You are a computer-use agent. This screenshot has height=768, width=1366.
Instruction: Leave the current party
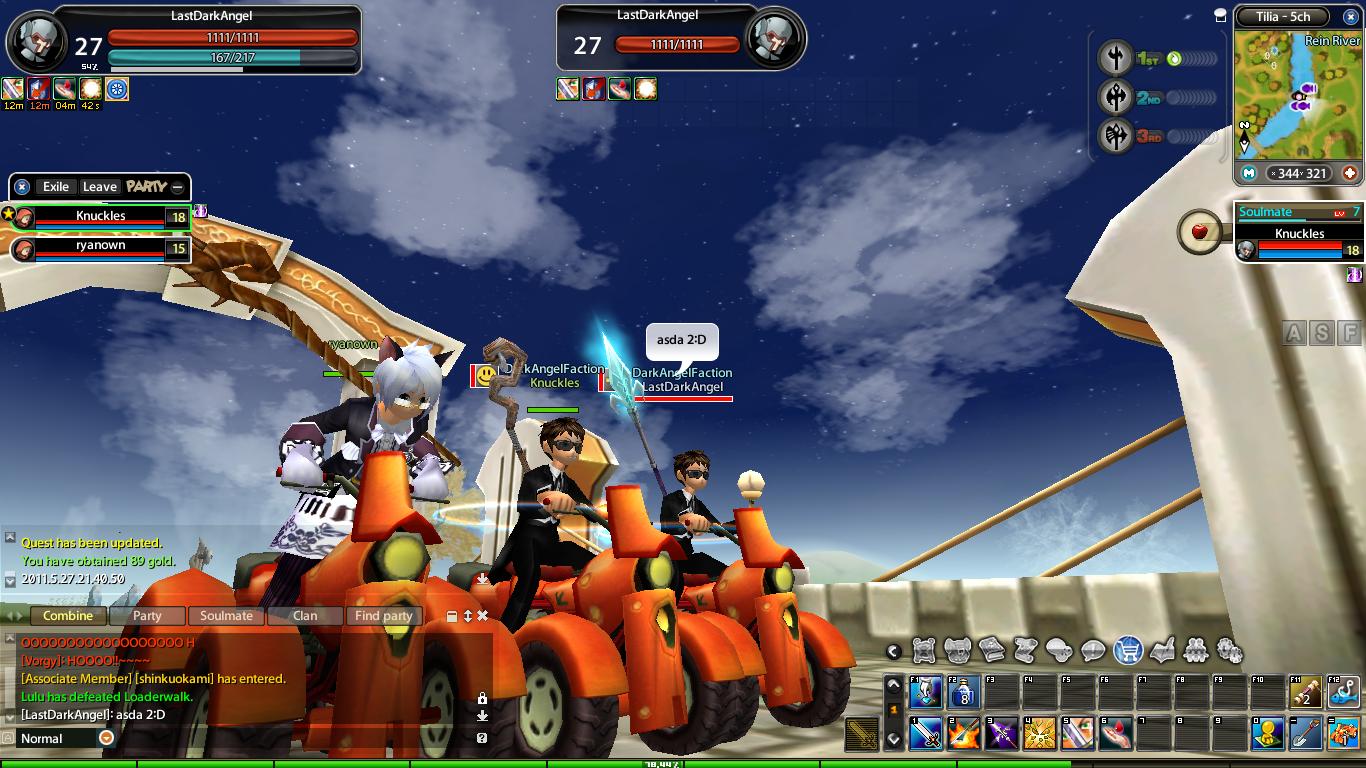pyautogui.click(x=99, y=187)
